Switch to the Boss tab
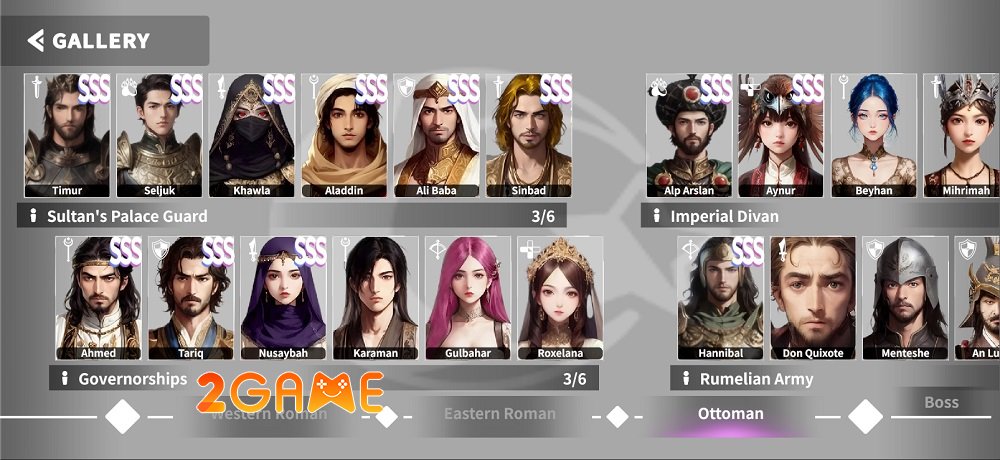This screenshot has width=1000, height=460. pyautogui.click(x=941, y=403)
